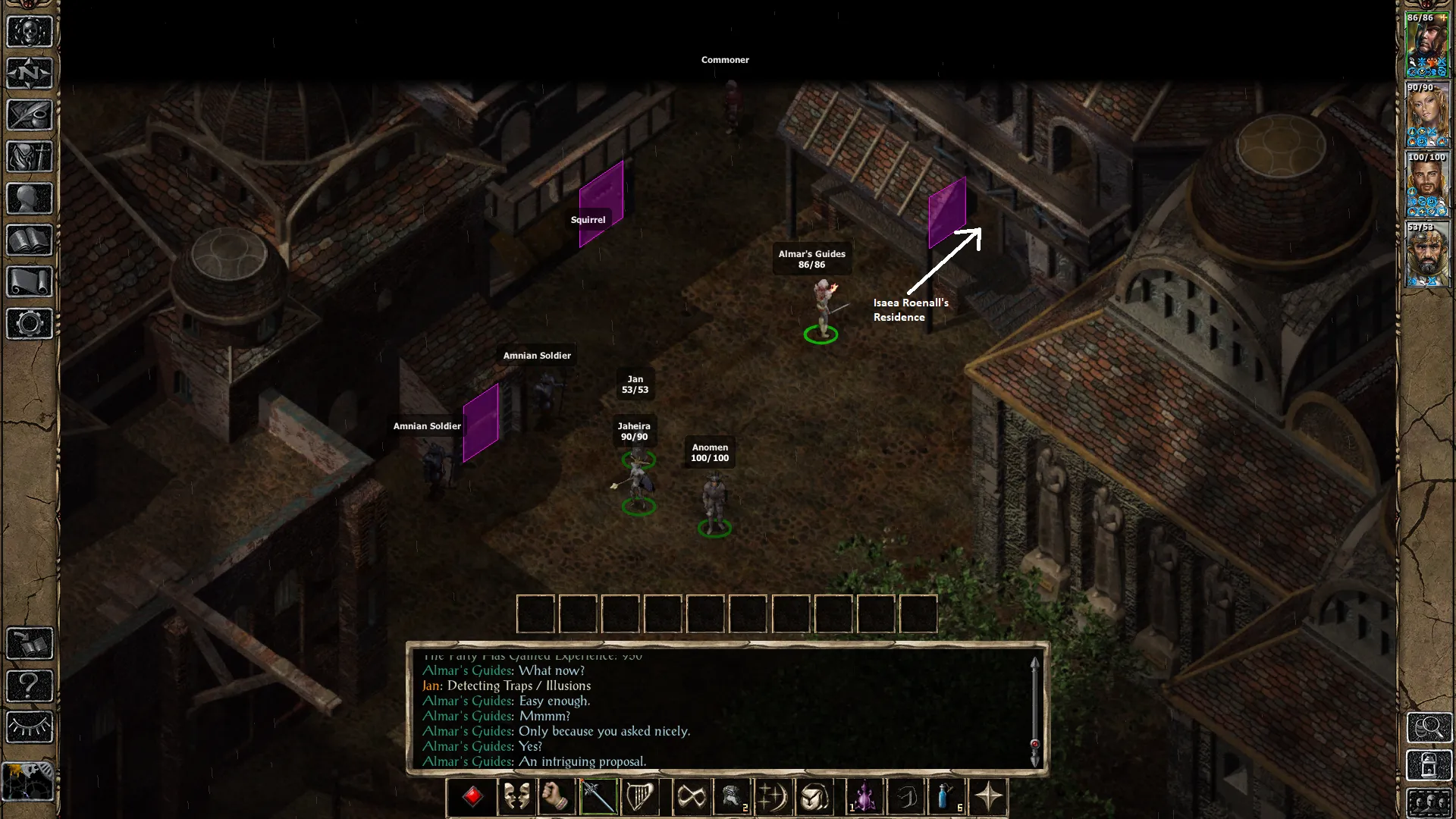Open the inventory screen
The height and width of the screenshot is (819, 1456).
pos(30,157)
